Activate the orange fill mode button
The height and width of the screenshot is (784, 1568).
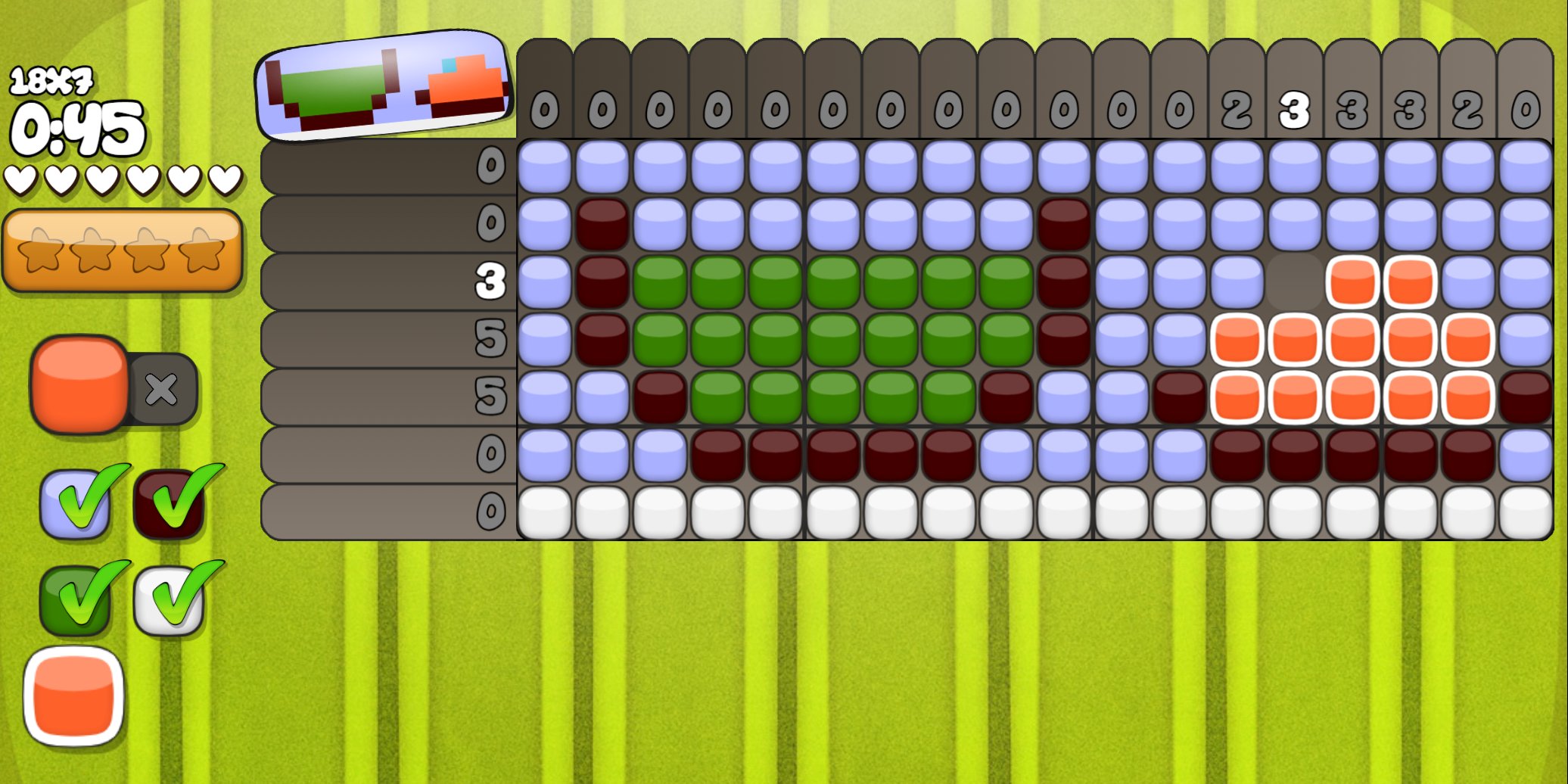click(79, 385)
